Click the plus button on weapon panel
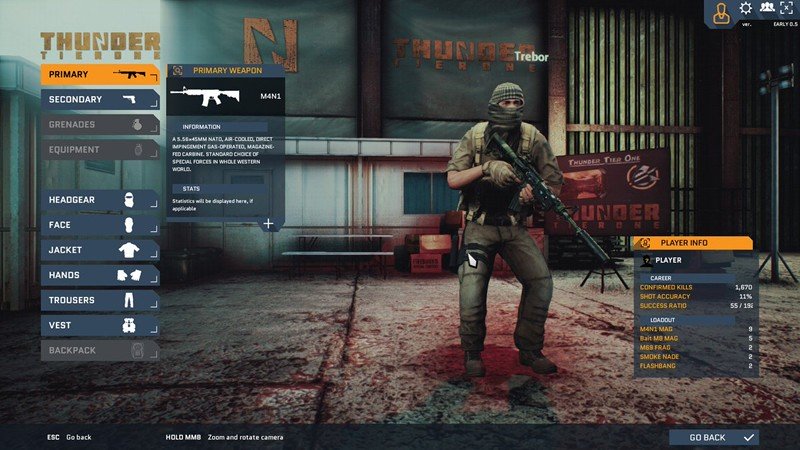The width and height of the screenshot is (800, 450). click(268, 223)
